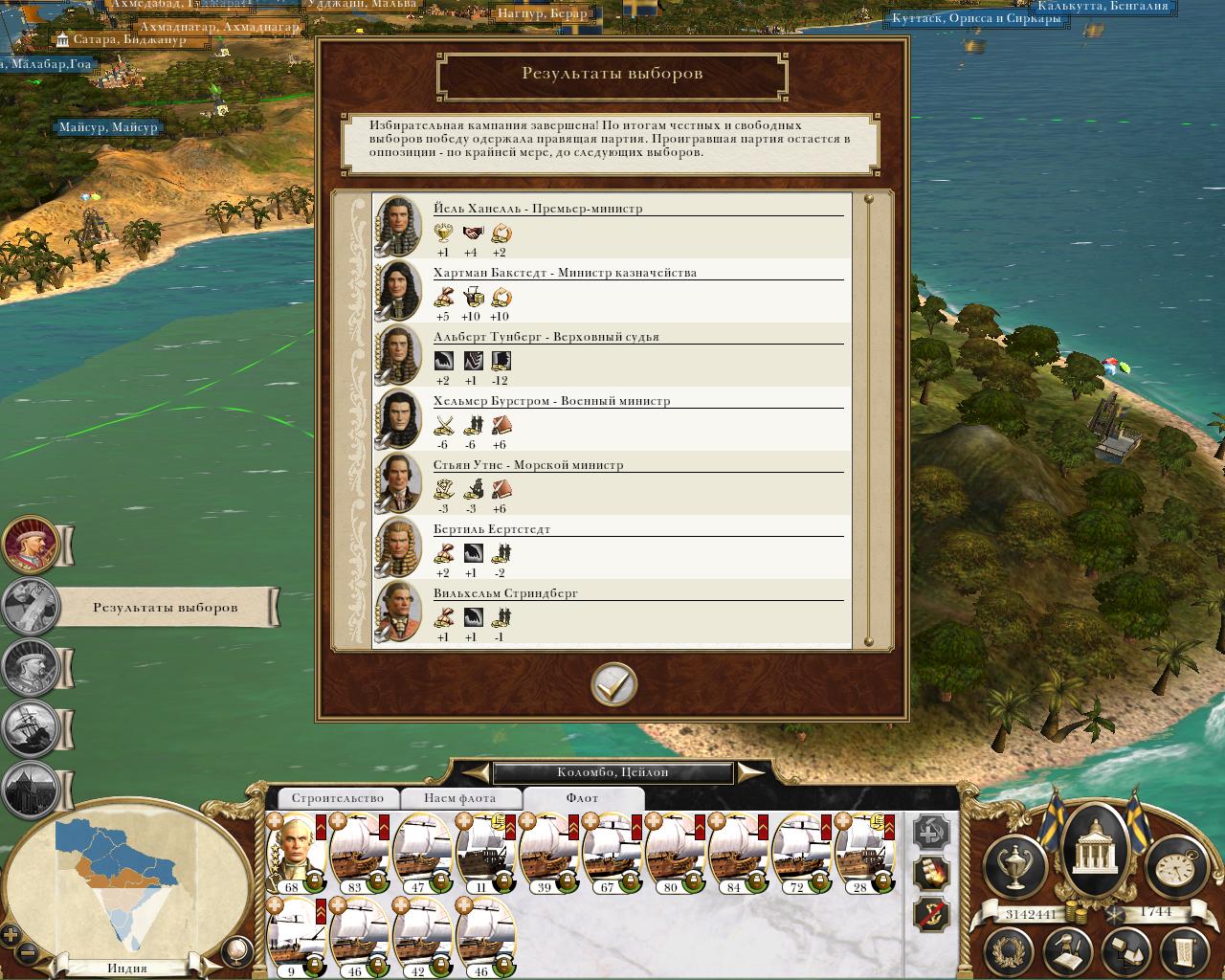
Task: Select war minister Хельмер Бурстром's portrait
Action: (x=398, y=419)
